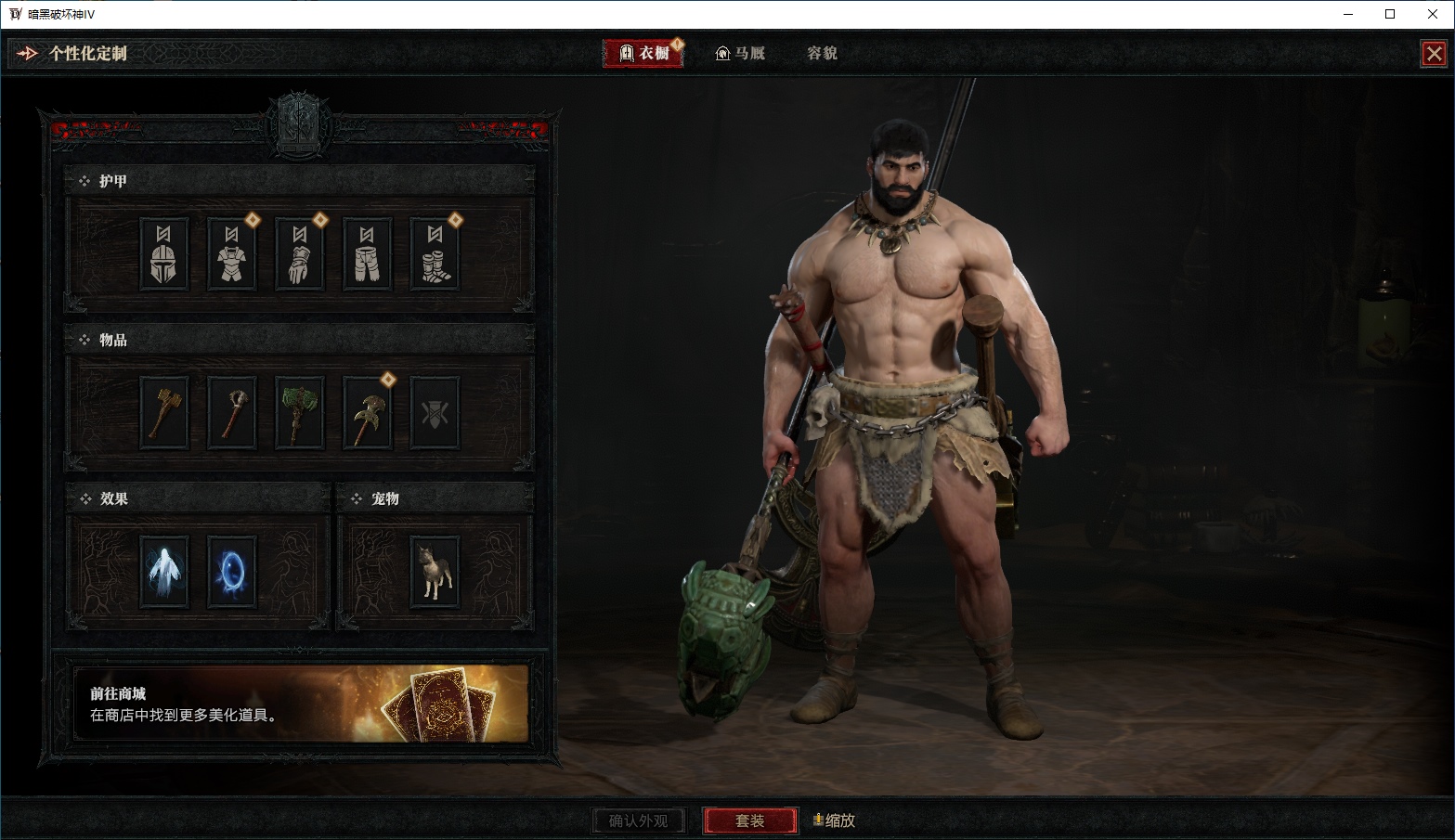
Task: Select the green jade maul slot
Action: point(299,413)
